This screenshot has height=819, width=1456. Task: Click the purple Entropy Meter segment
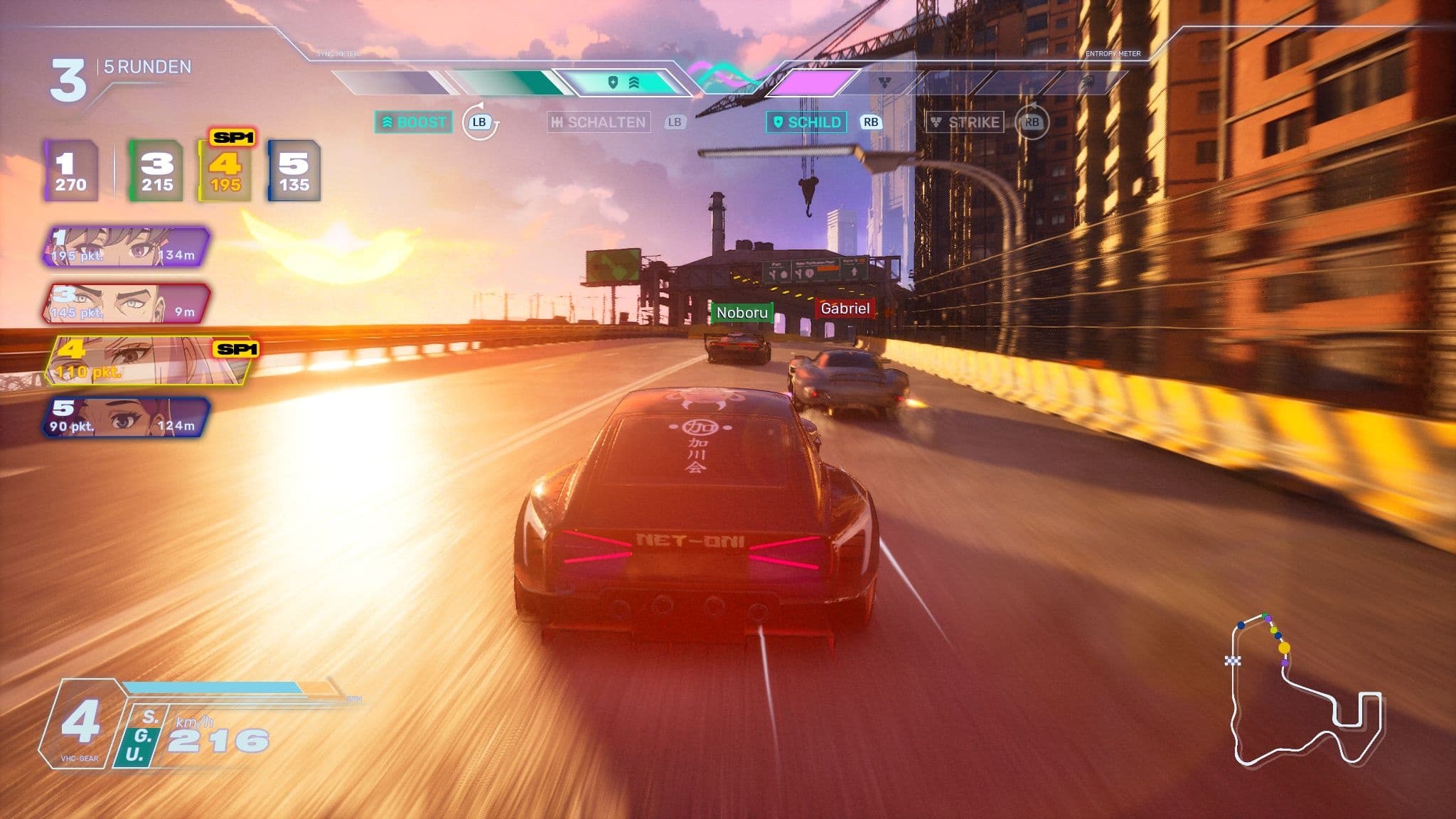814,82
